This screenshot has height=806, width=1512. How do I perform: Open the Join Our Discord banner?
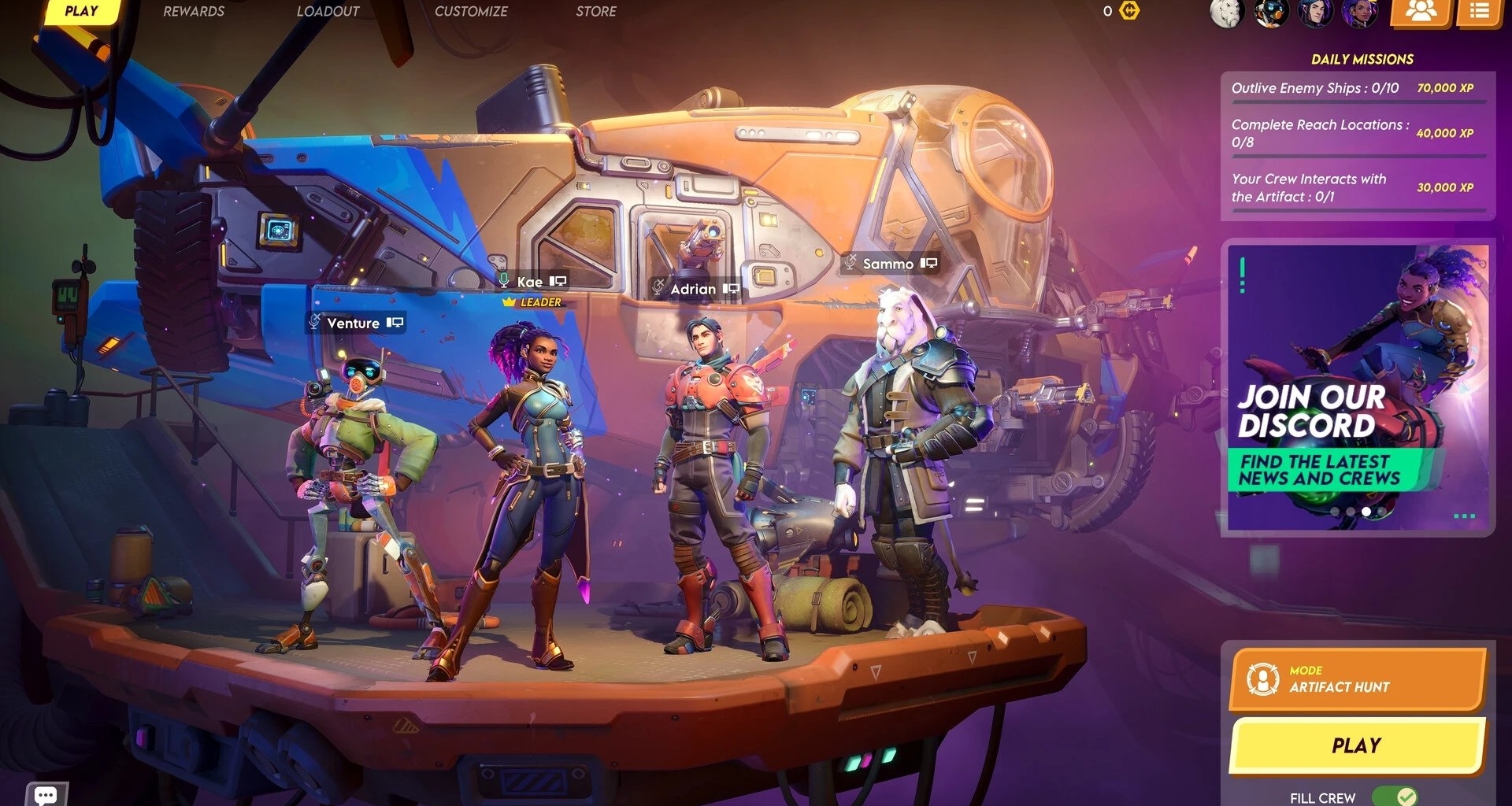(x=1356, y=387)
